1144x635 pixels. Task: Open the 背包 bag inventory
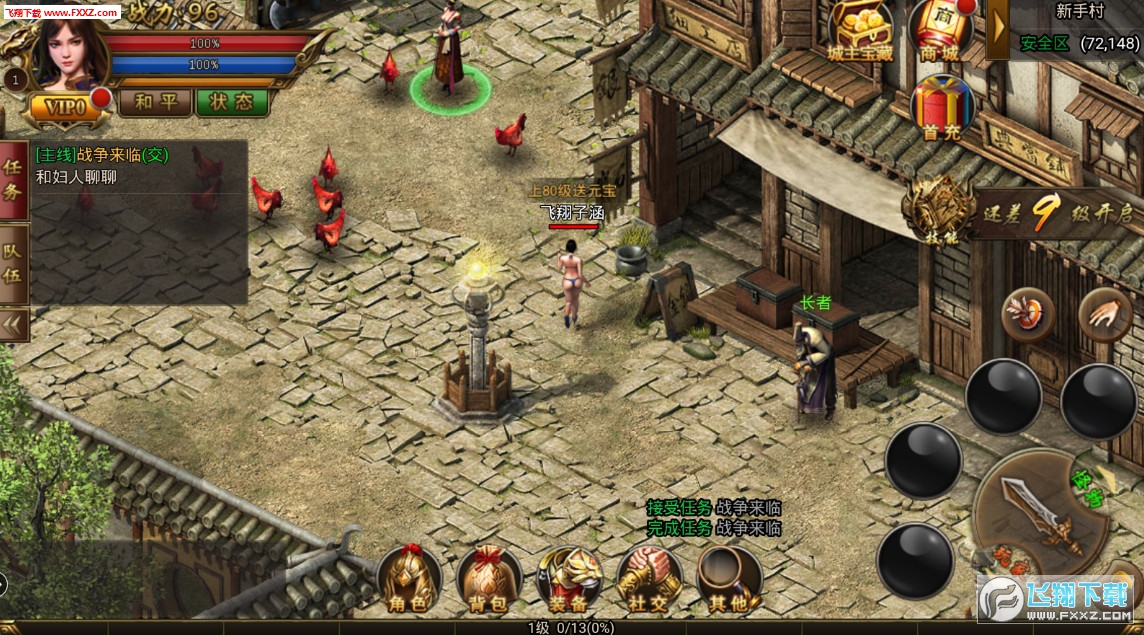489,580
